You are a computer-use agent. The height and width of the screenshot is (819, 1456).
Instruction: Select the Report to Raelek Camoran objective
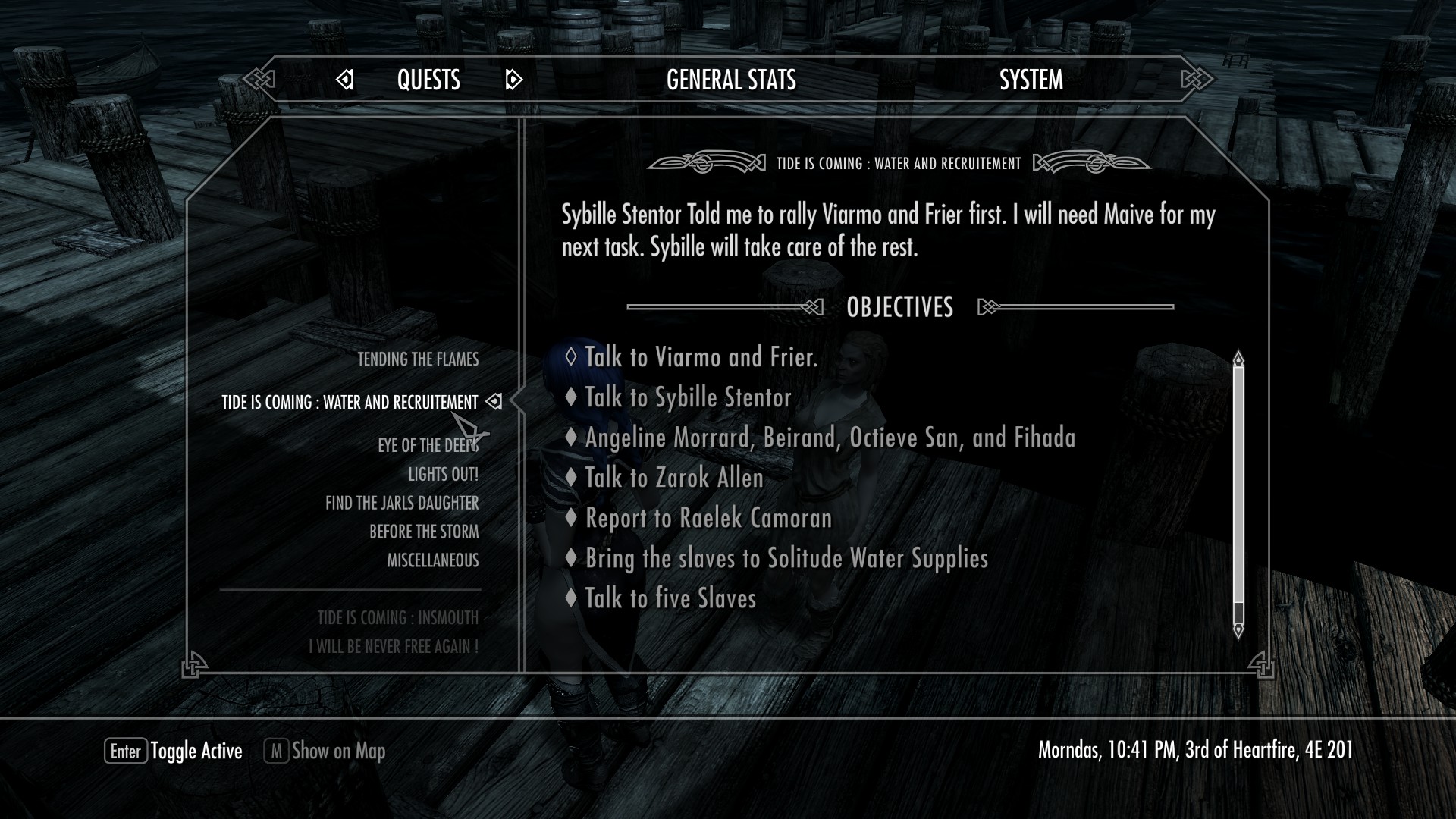708,518
